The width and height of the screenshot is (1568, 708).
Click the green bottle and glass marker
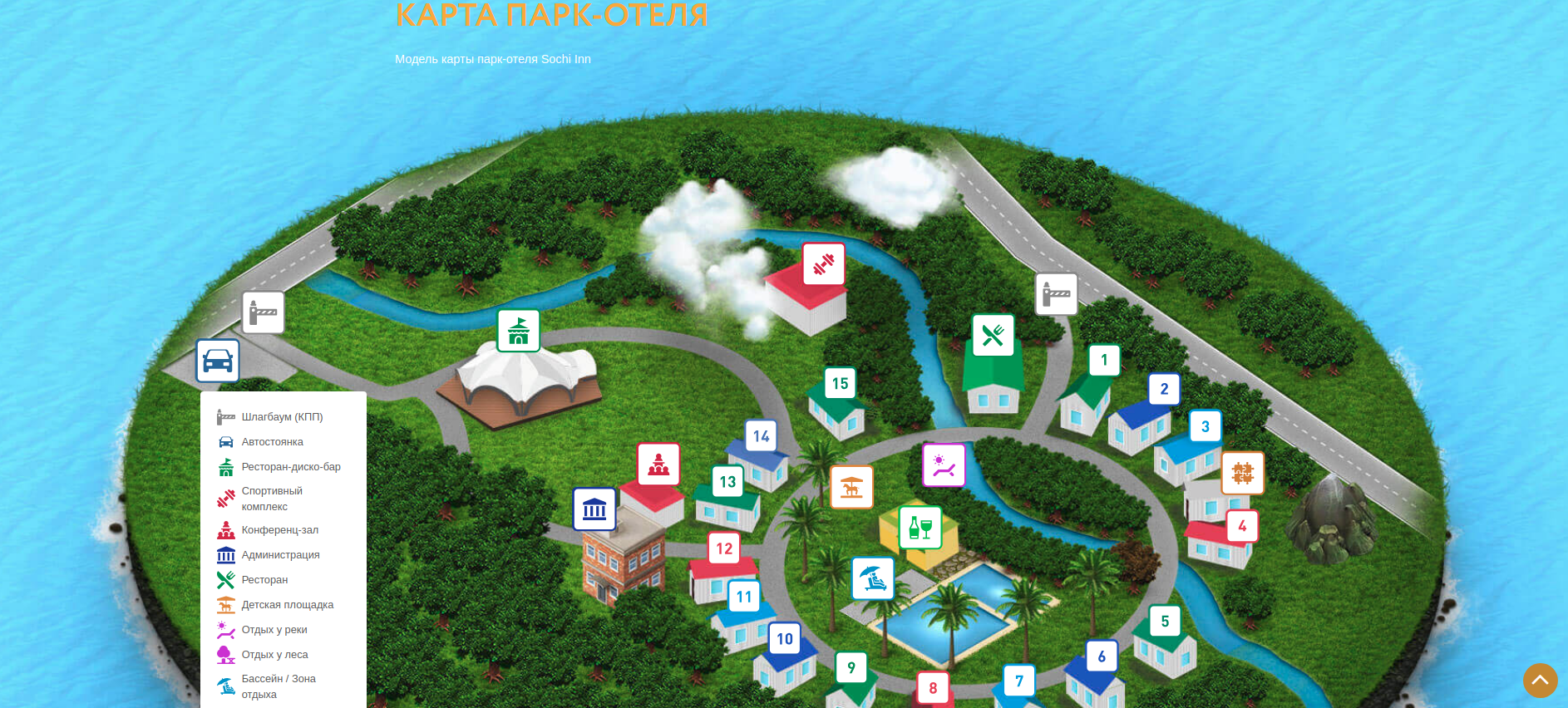(x=920, y=528)
